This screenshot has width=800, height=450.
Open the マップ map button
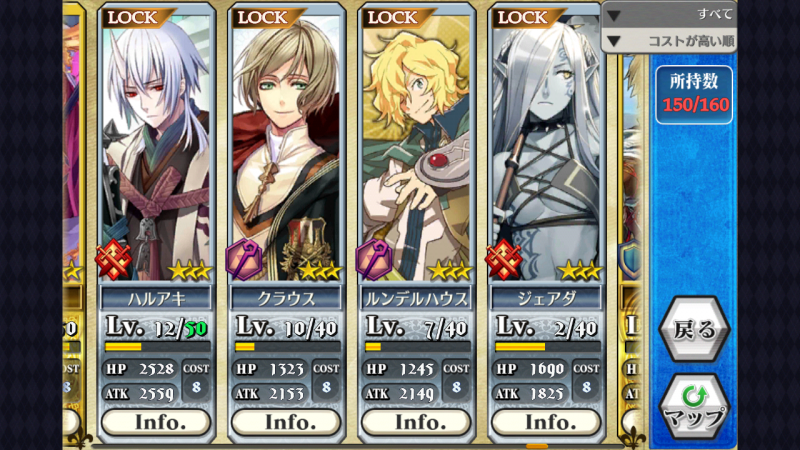[694, 406]
